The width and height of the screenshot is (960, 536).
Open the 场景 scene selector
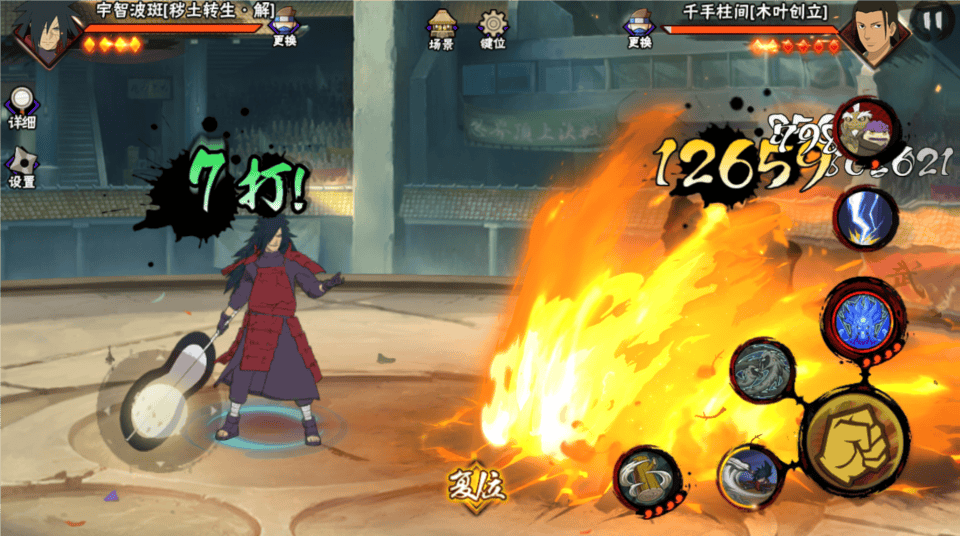coord(441,29)
